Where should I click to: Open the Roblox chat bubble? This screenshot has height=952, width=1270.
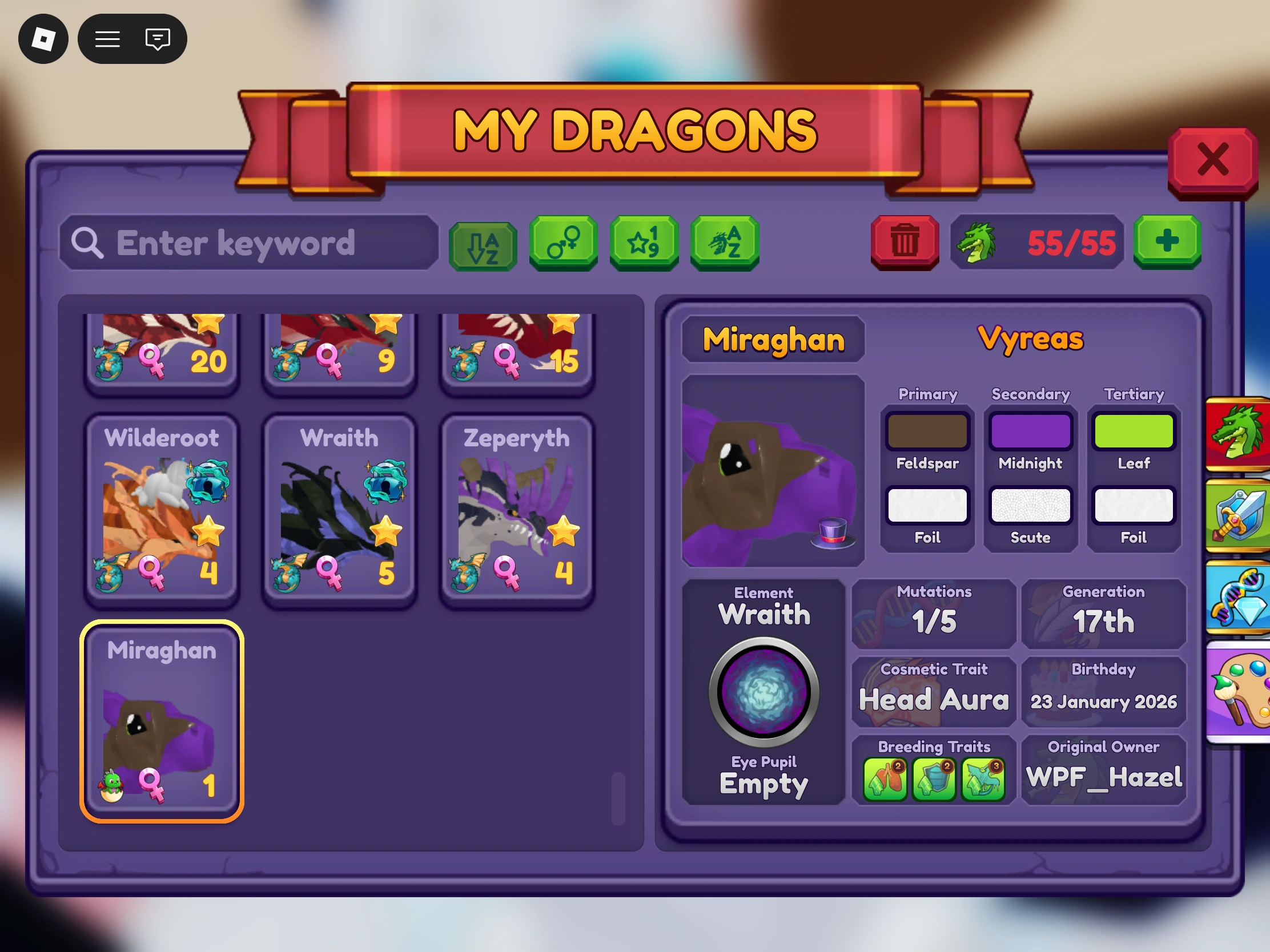(x=157, y=38)
